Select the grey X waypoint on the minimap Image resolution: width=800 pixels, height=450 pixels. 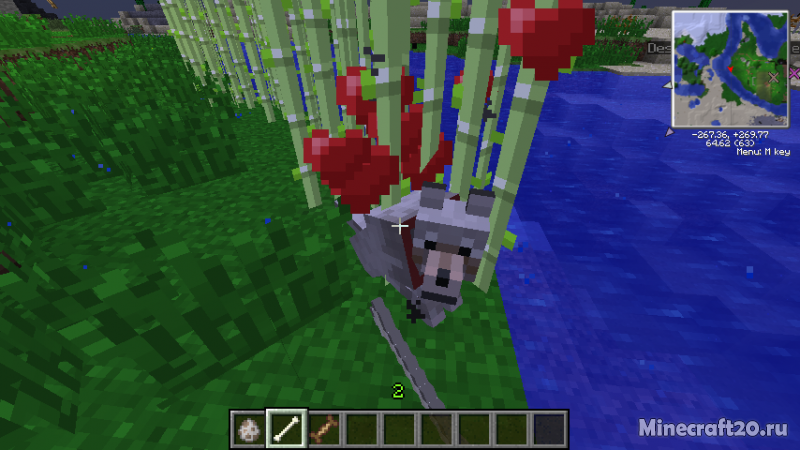[773, 77]
